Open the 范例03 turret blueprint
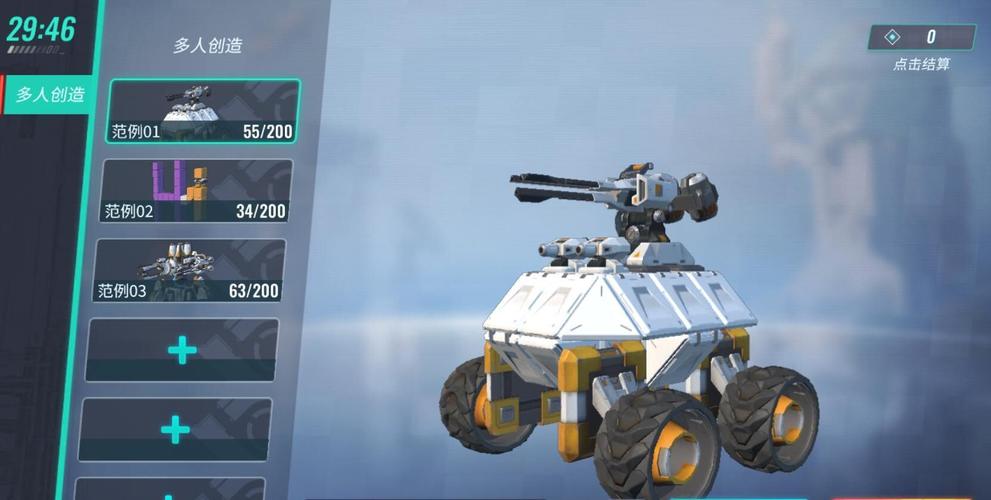 tap(190, 270)
